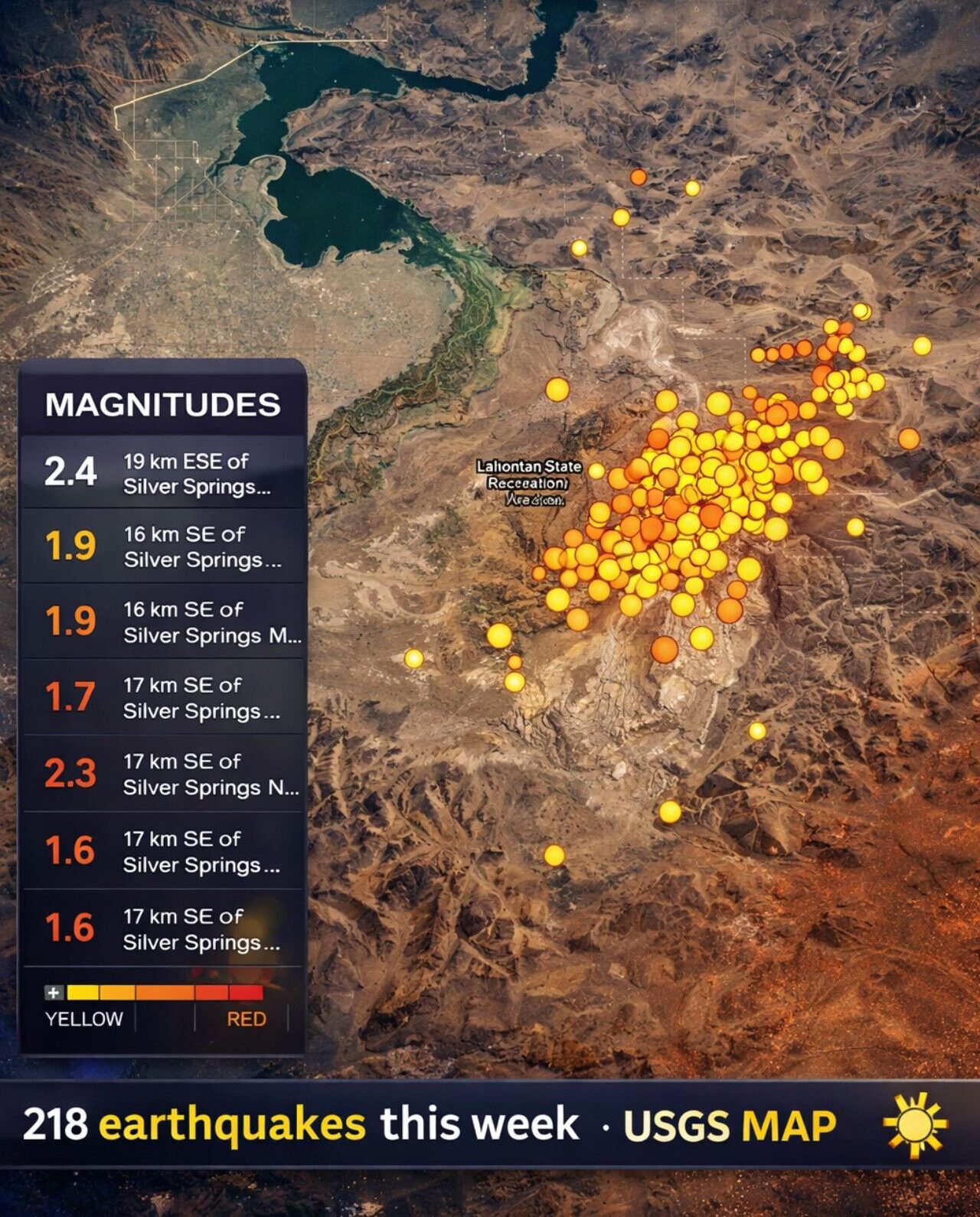Viewport: 980px width, 1217px height.
Task: Click the sun logo icon
Action: 914,1123
